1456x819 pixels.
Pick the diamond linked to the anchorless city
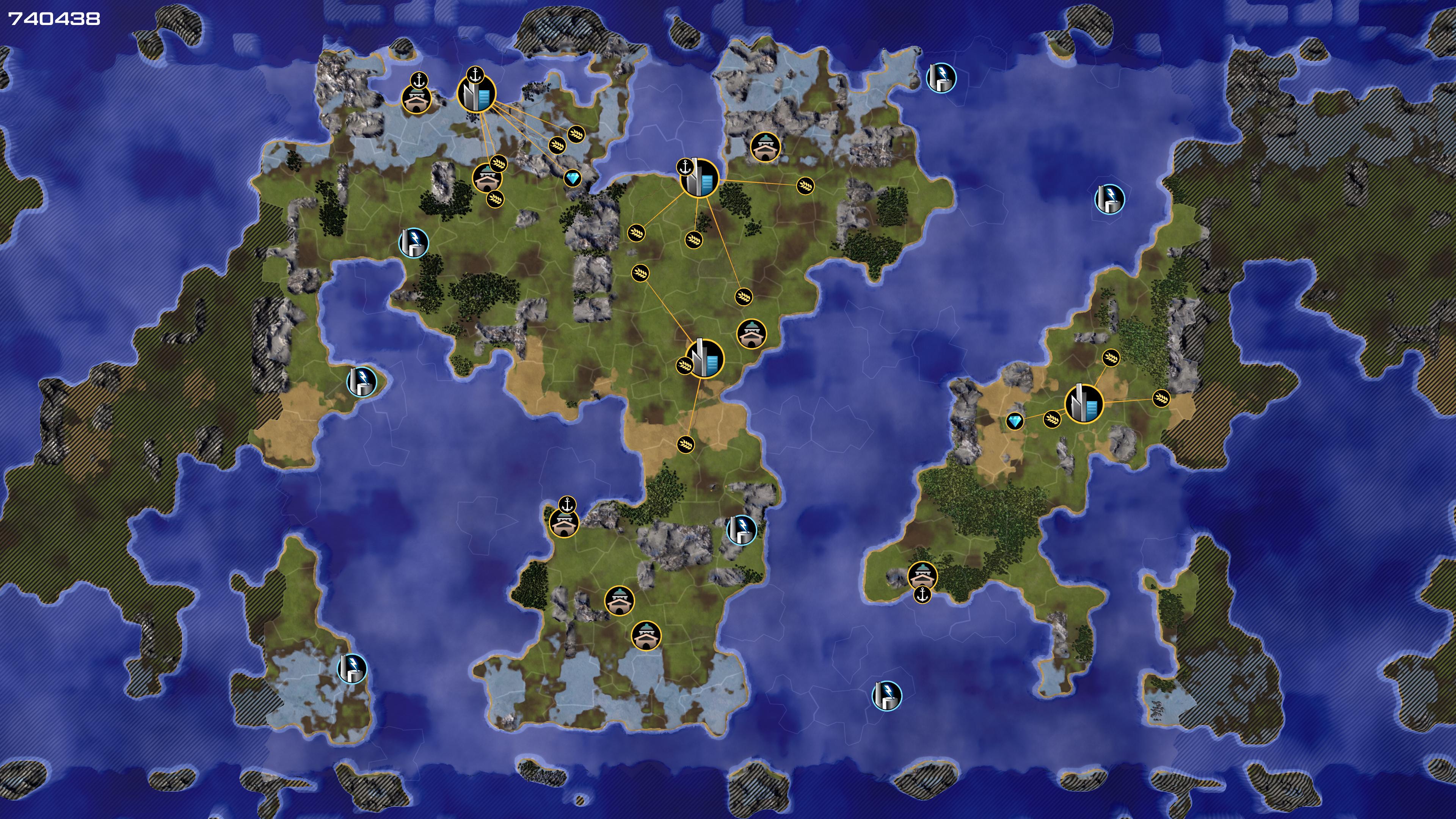click(1015, 421)
